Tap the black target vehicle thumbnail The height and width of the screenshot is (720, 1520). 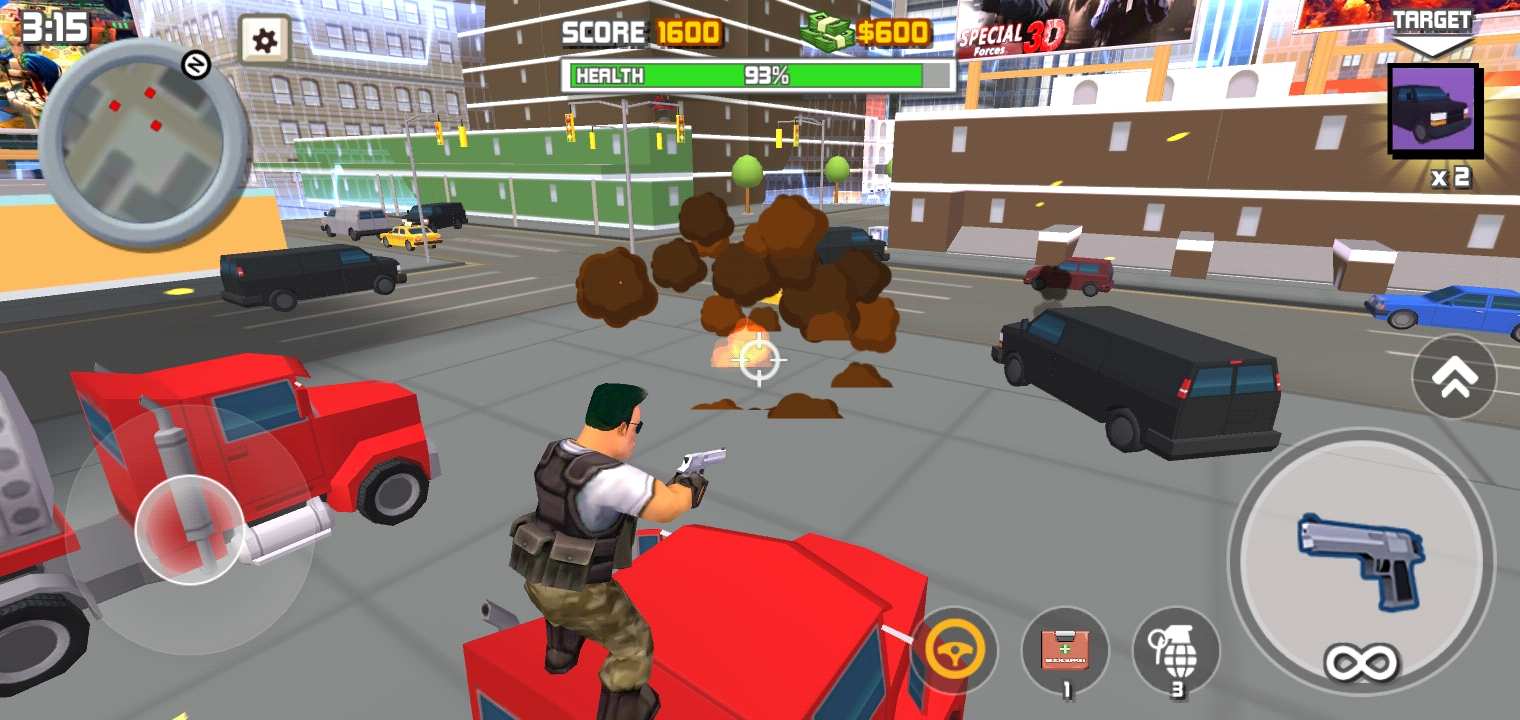tap(1434, 112)
